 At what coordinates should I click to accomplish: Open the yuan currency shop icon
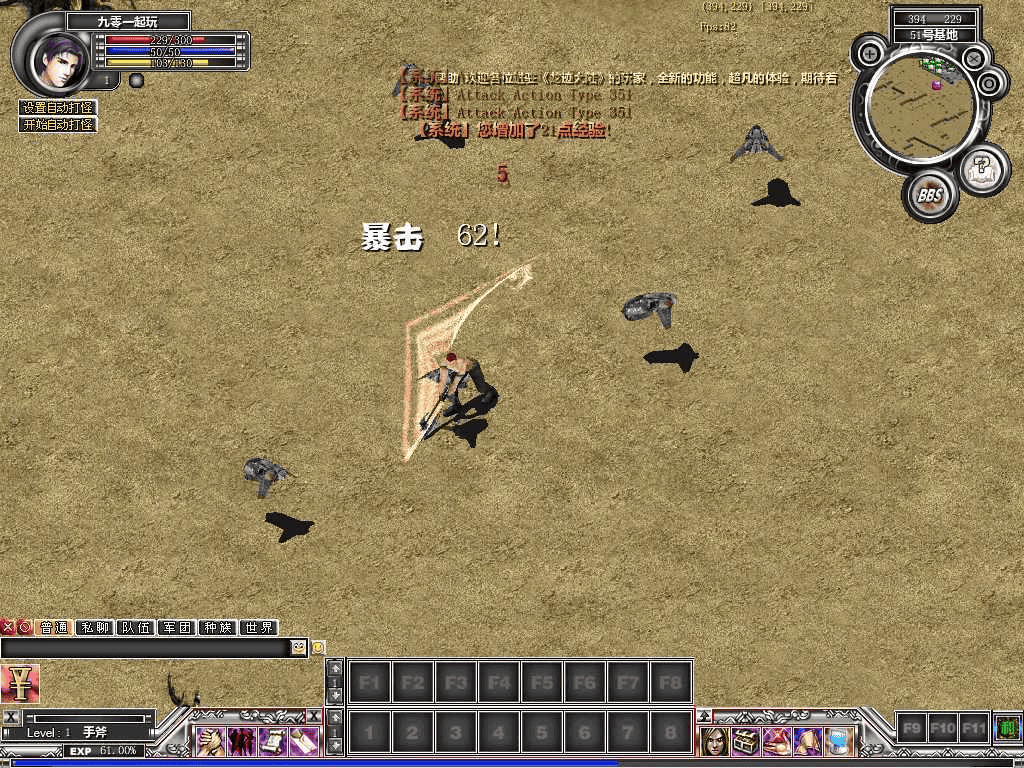pyautogui.click(x=19, y=684)
